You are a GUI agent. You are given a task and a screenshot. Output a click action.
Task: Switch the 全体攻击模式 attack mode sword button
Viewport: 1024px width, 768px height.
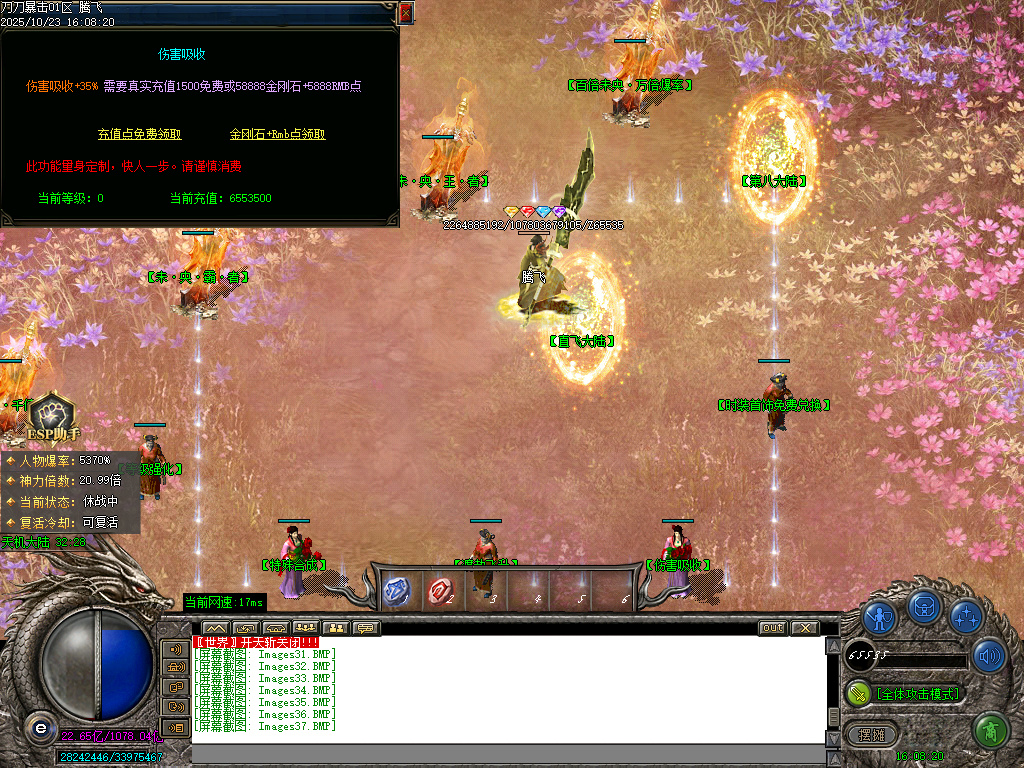858,693
